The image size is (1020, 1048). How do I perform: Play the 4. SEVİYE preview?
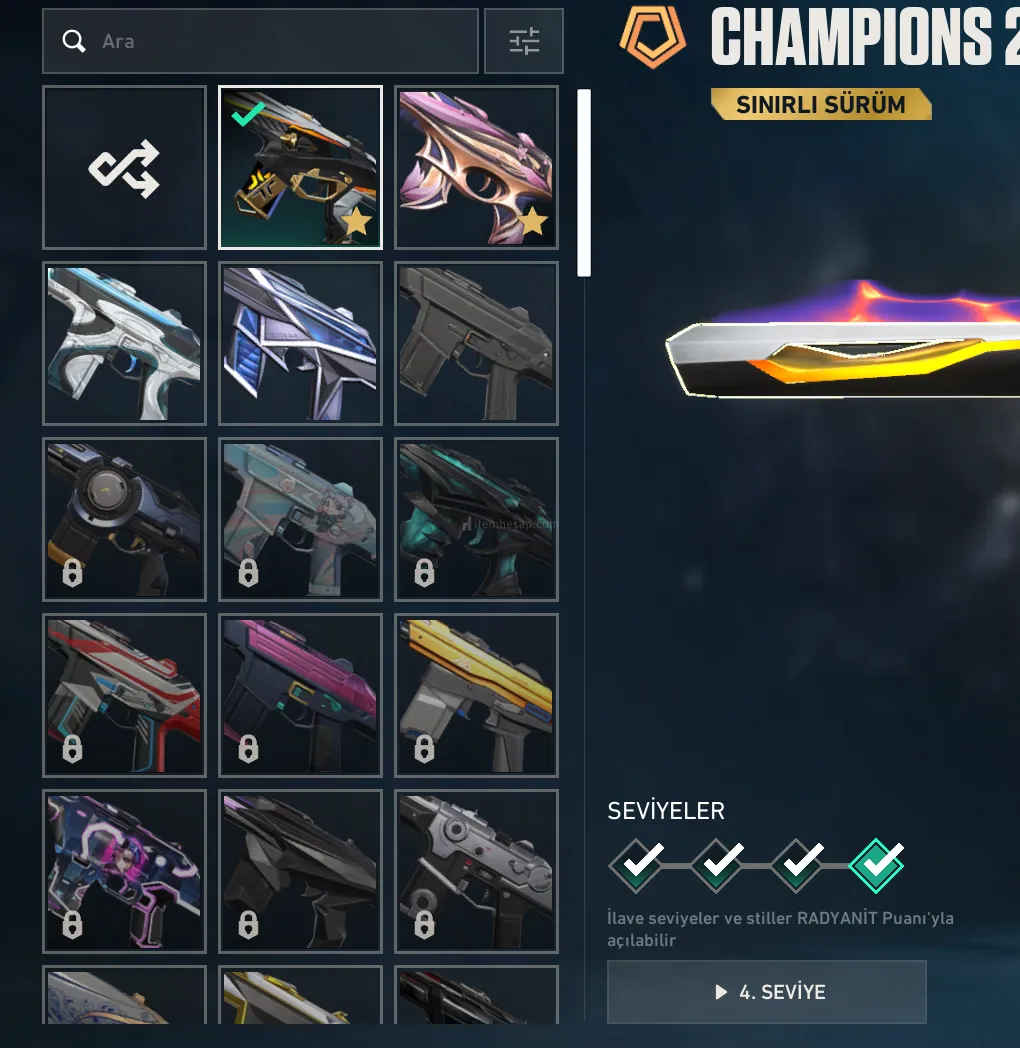(767, 992)
